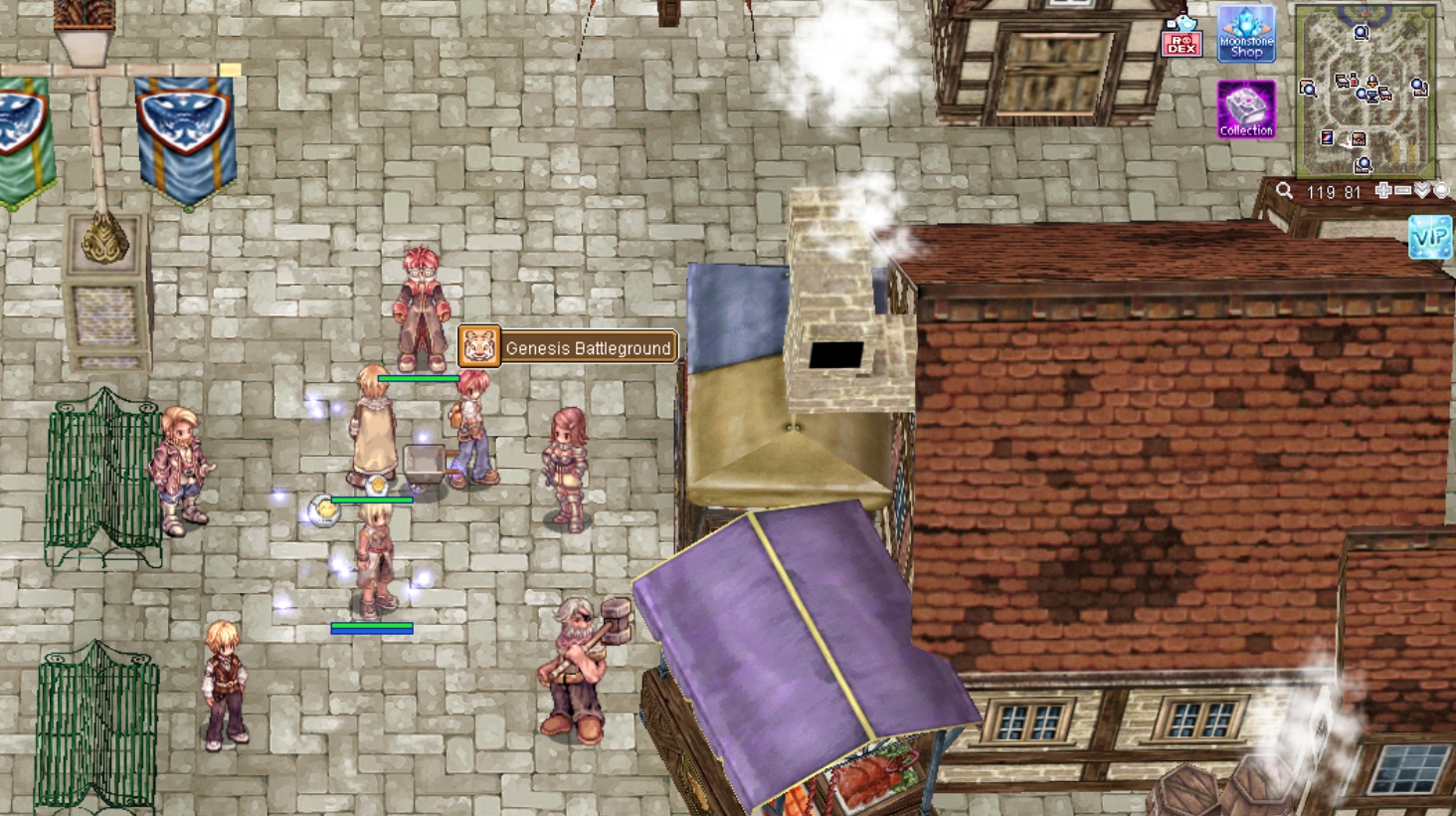Open the RODEX mailbox

tap(1182, 36)
